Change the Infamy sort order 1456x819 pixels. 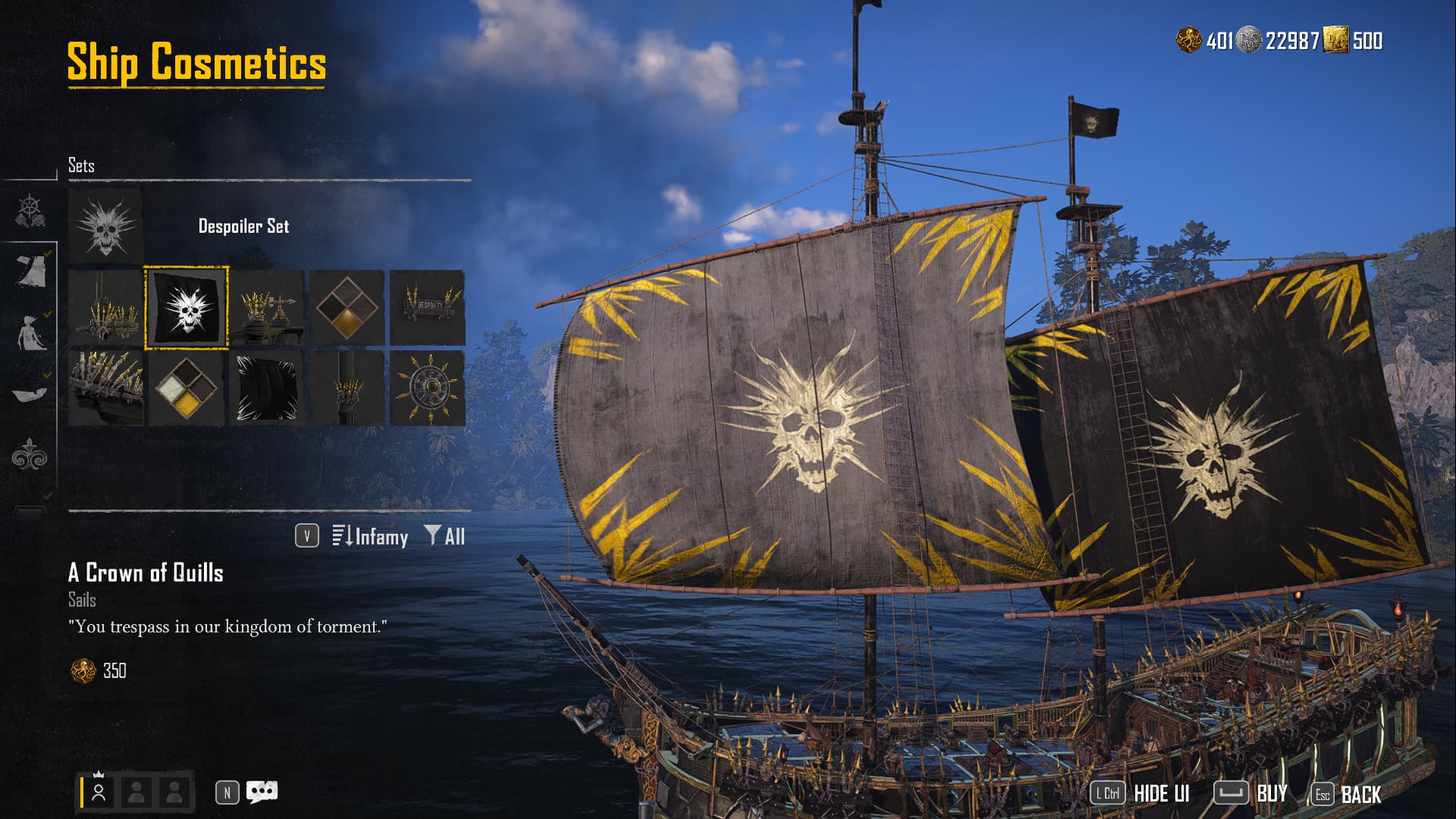tap(370, 537)
